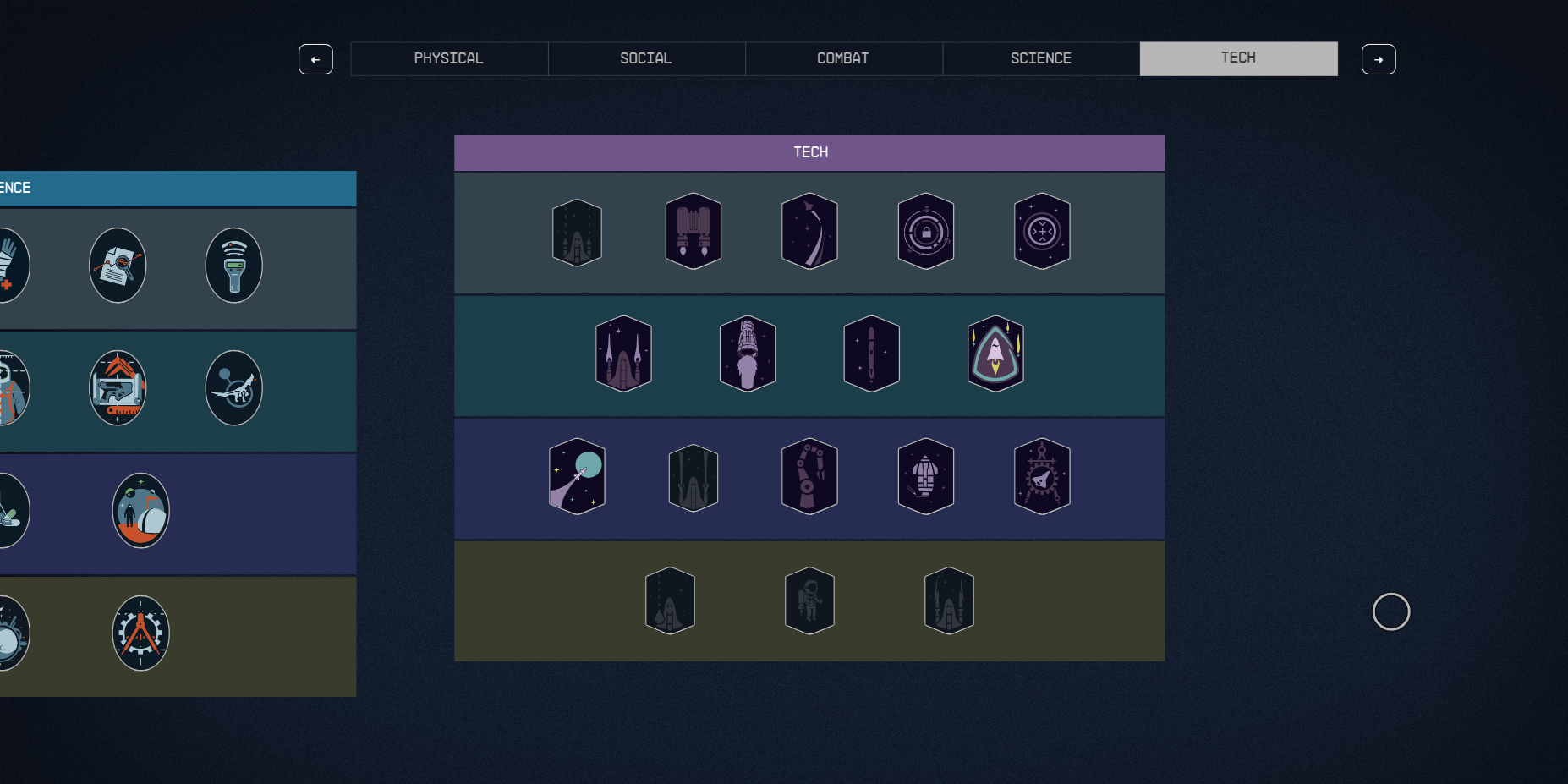Image resolution: width=1568 pixels, height=784 pixels.
Task: Open the astronaut skill in bottom tier
Action: pos(809,600)
